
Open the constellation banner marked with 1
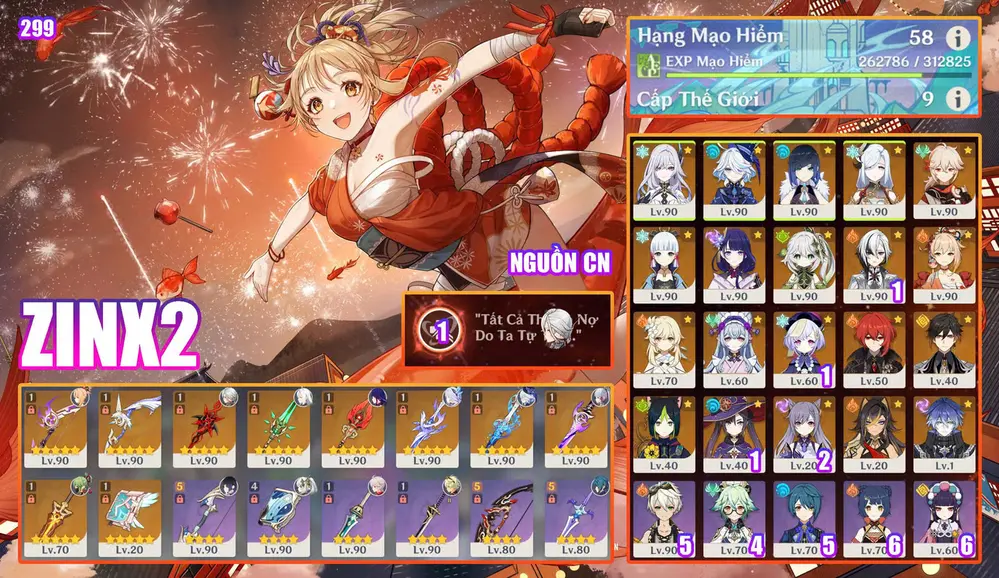[508, 329]
